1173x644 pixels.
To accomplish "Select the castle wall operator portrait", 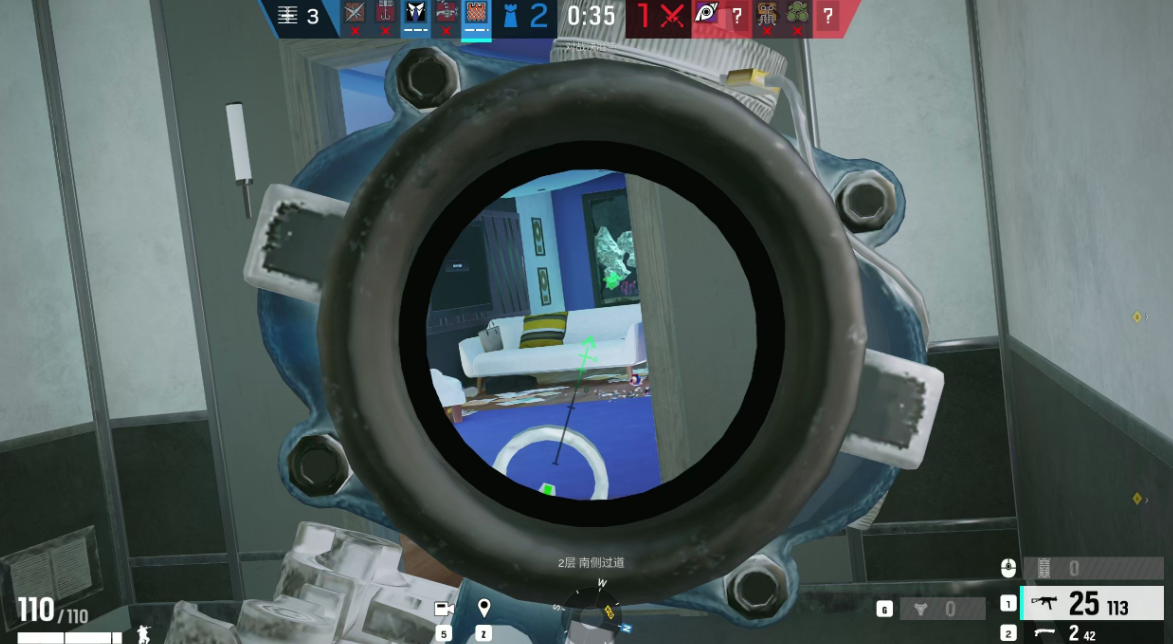I will (476, 14).
